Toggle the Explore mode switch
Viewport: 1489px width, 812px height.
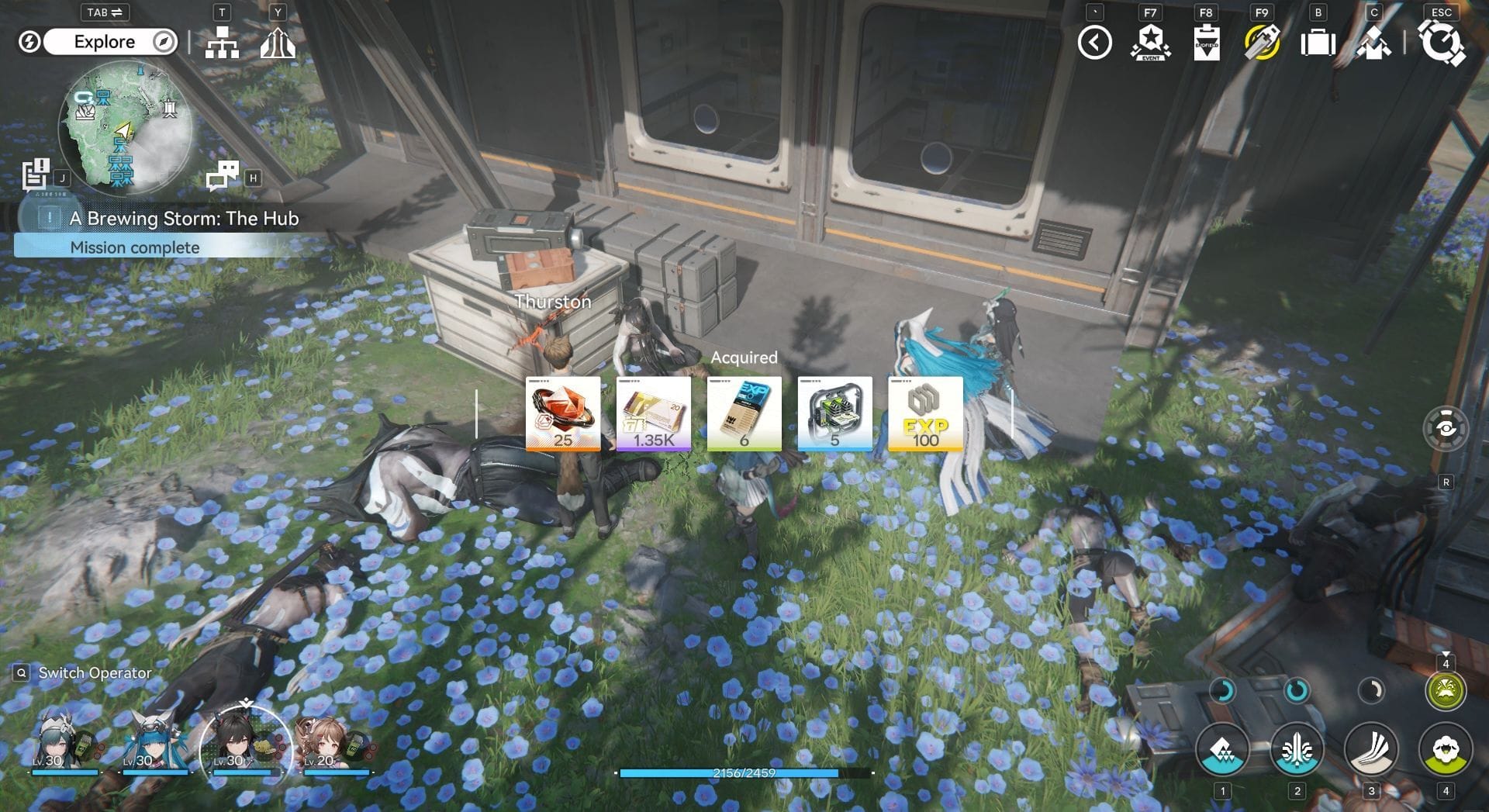point(105,42)
